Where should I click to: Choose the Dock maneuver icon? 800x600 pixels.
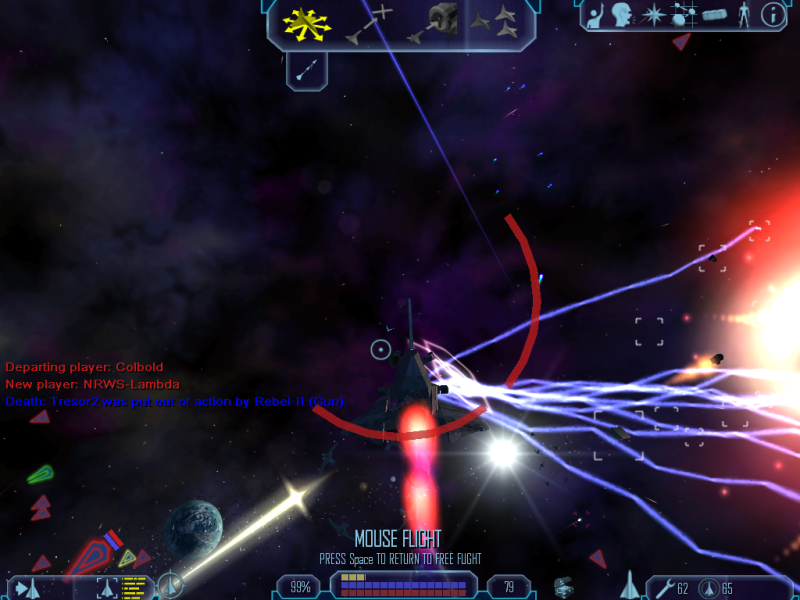(432, 24)
